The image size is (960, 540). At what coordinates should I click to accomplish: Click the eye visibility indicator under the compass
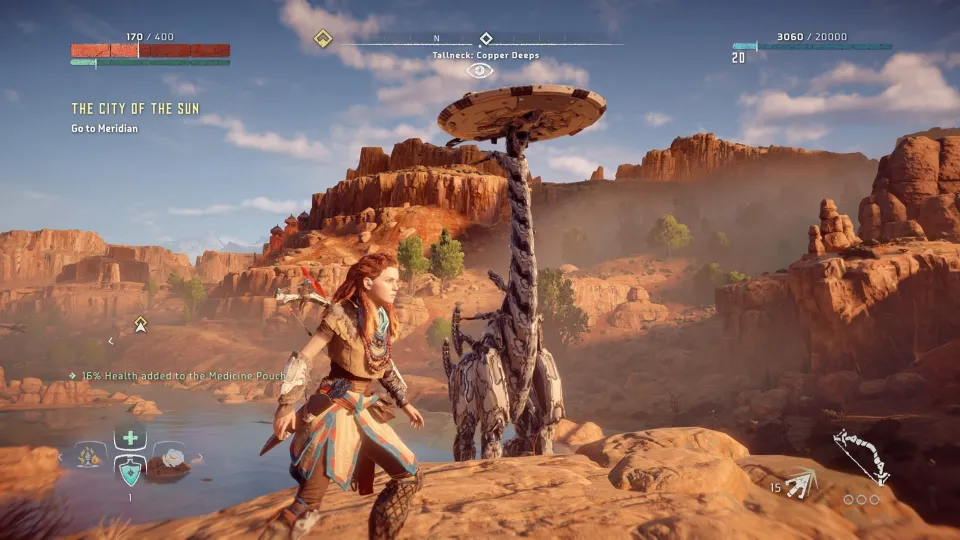tap(480, 71)
